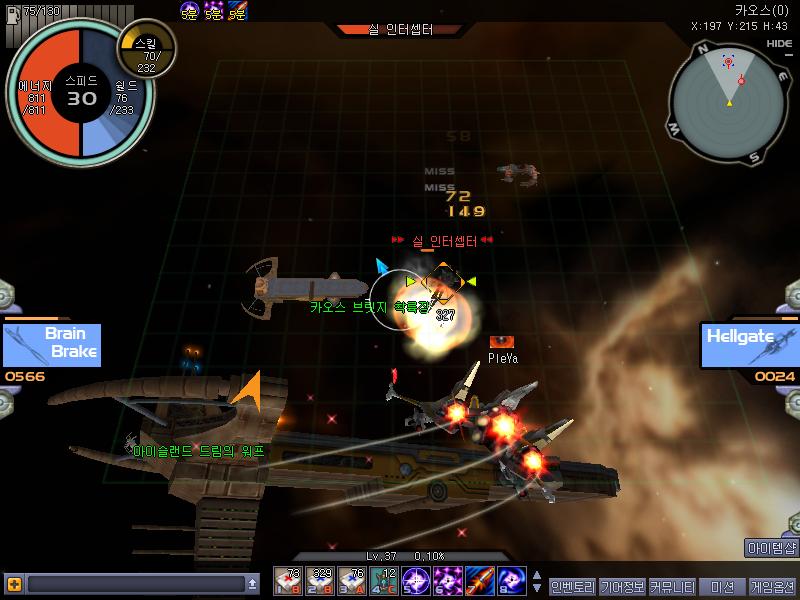Activate the missile skill in slot 7
800x600 pixels.
480,581
